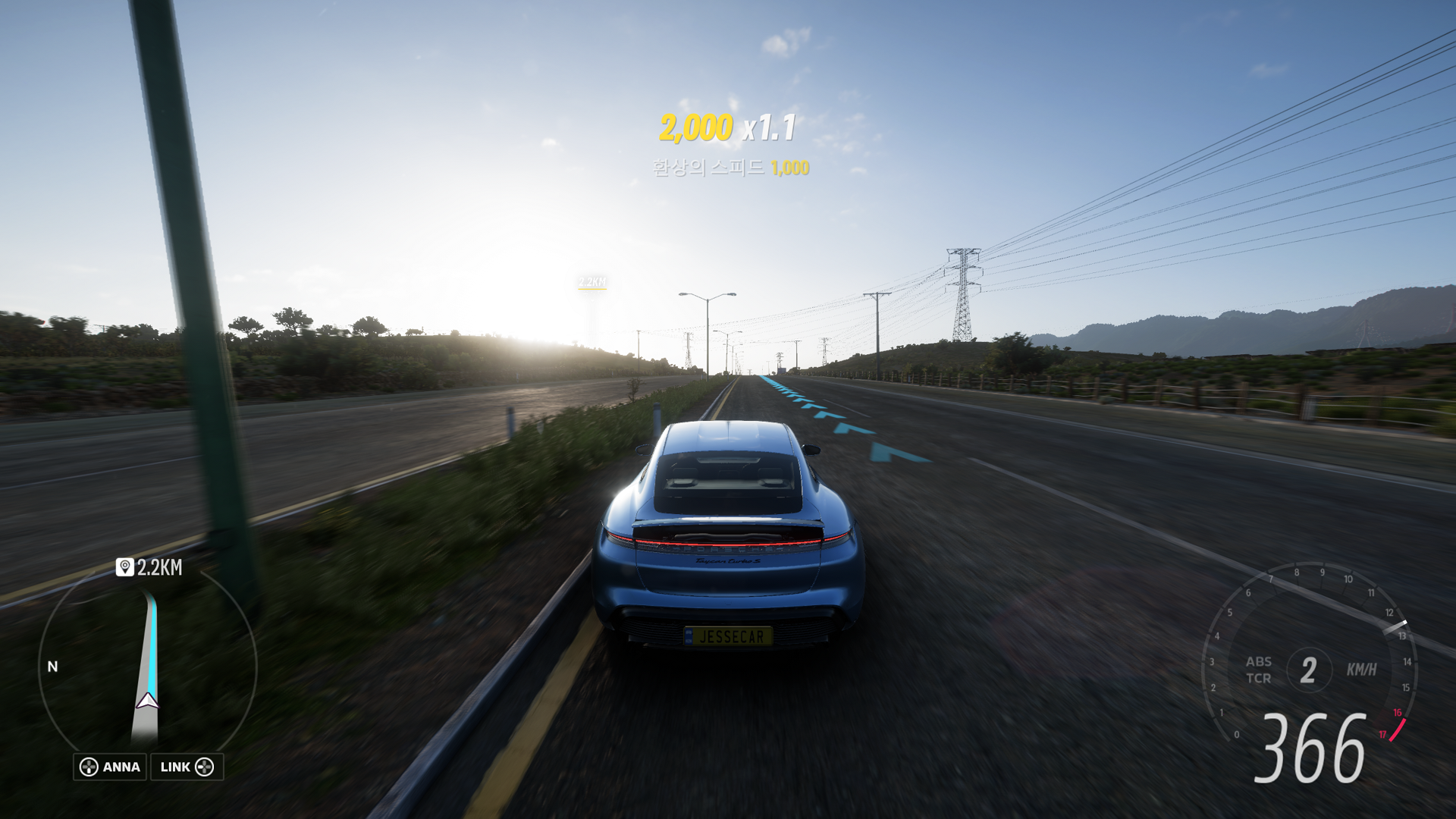The image size is (1456, 819).
Task: Select the 2.2KM waypoint distance marker on minimap
Action: pyautogui.click(x=149, y=567)
